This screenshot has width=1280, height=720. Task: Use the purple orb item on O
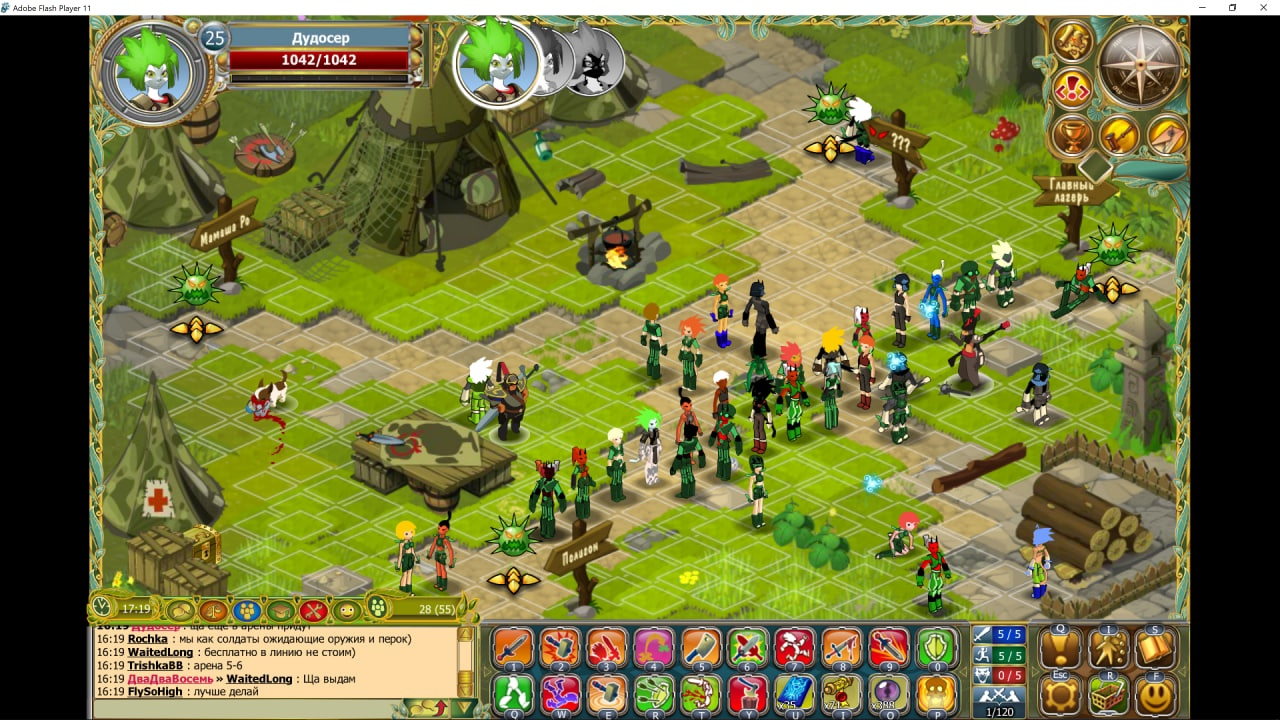[889, 694]
